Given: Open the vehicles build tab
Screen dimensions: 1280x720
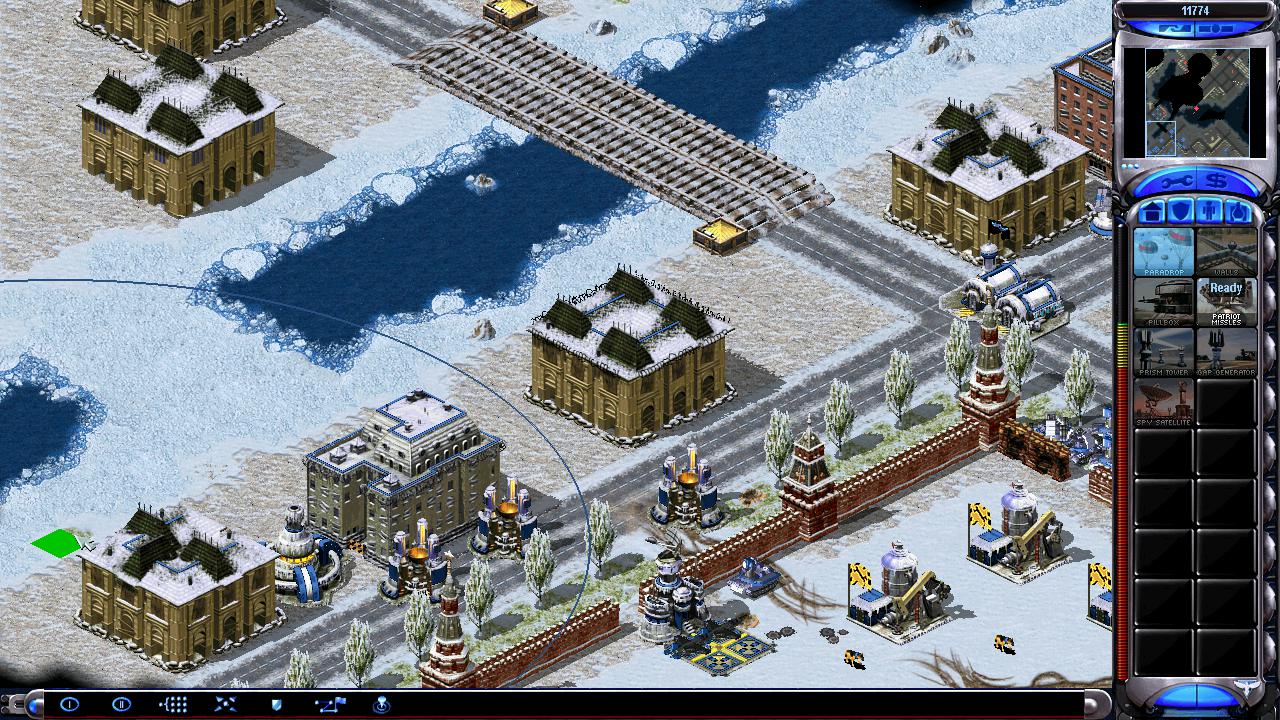Looking at the screenshot, I should click(x=1237, y=212).
